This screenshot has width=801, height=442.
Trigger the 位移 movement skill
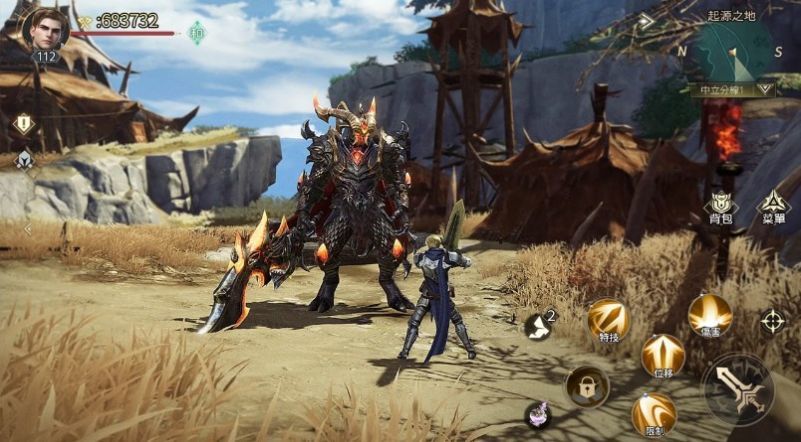click(x=662, y=356)
